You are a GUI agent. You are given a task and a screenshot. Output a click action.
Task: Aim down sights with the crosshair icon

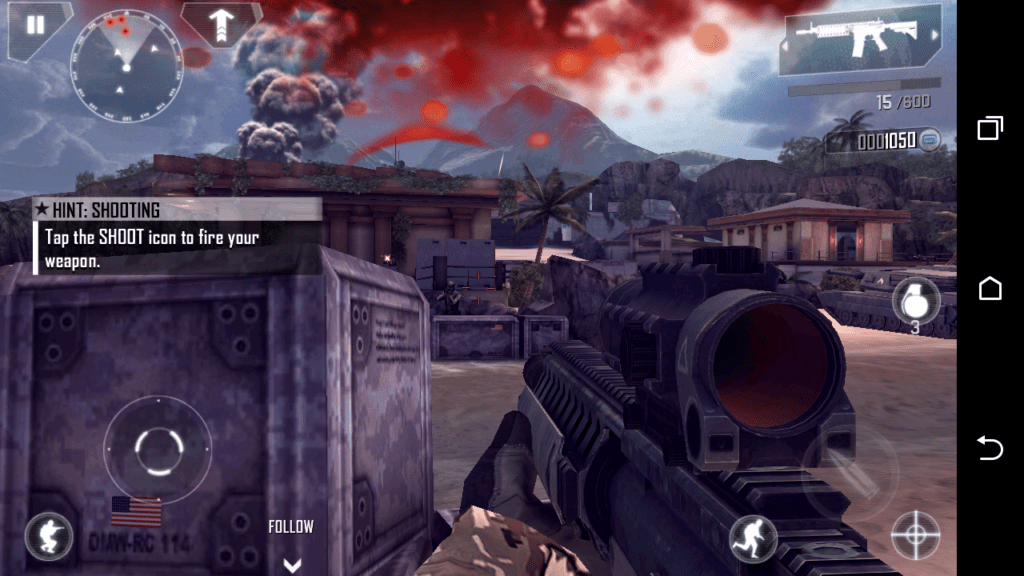(915, 535)
